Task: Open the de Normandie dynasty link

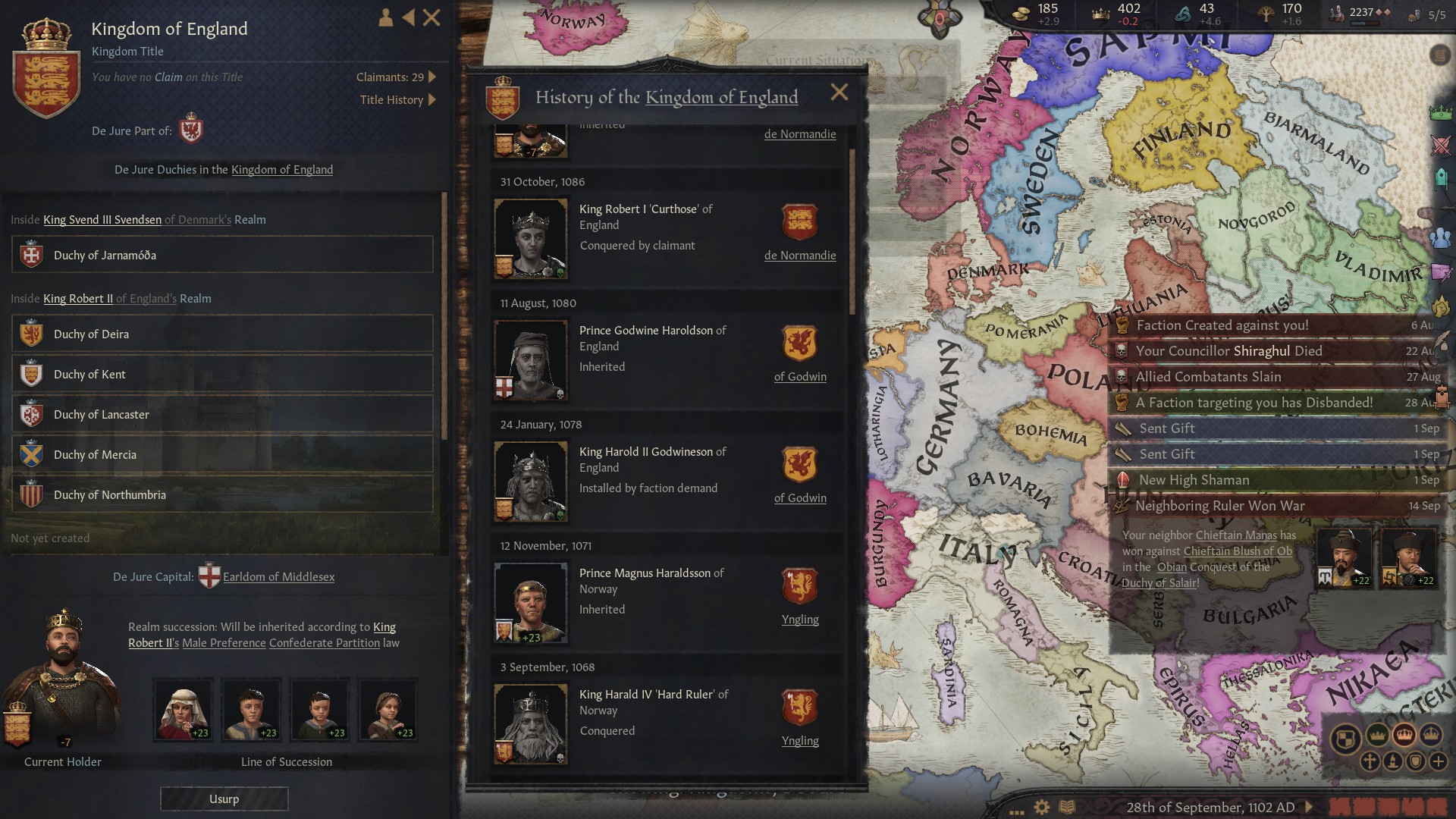Action: click(800, 256)
